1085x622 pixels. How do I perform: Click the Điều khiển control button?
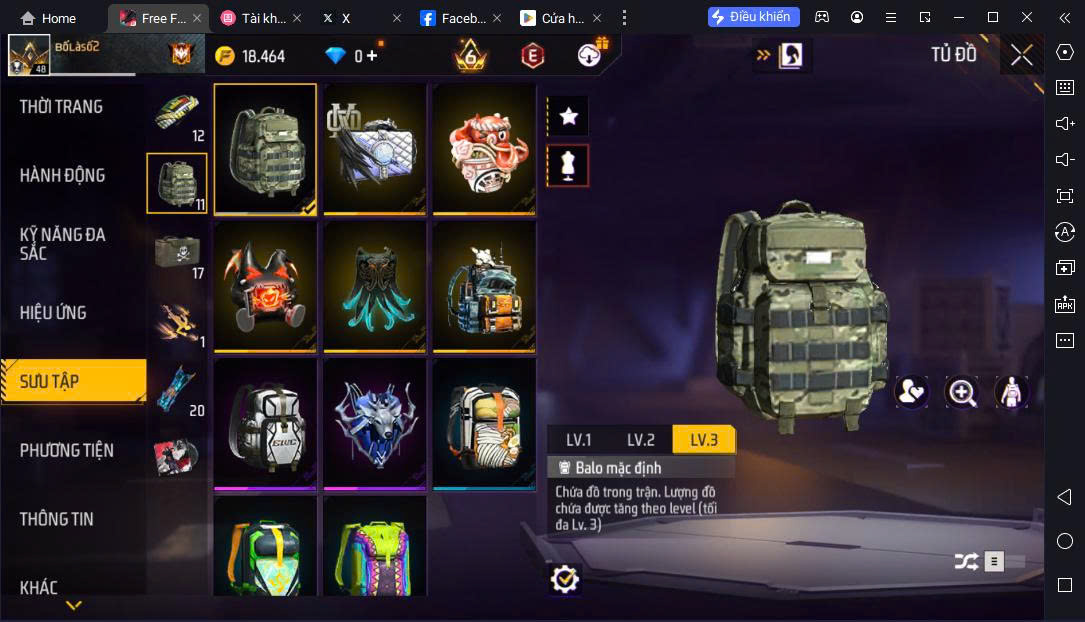[754, 17]
